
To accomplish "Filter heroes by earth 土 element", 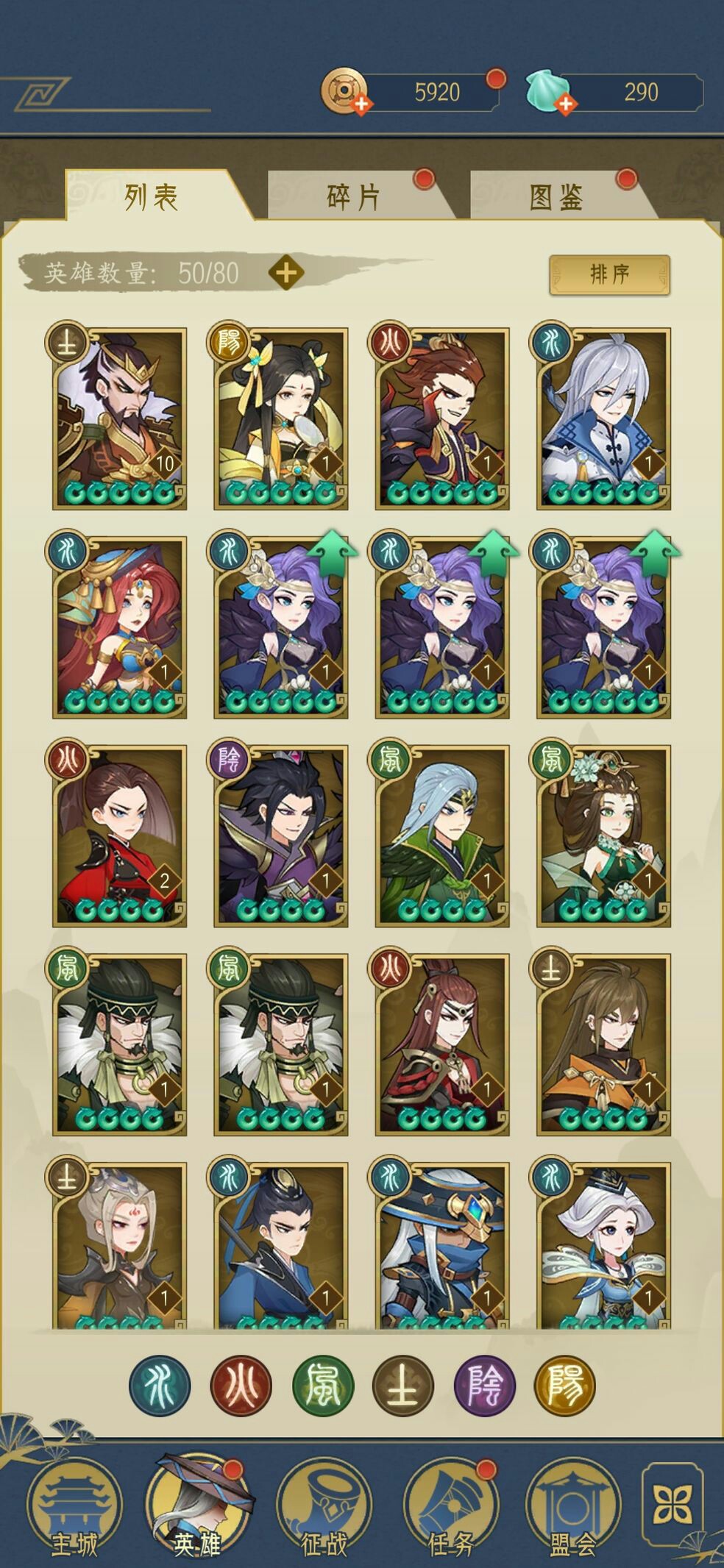I will [403, 1386].
